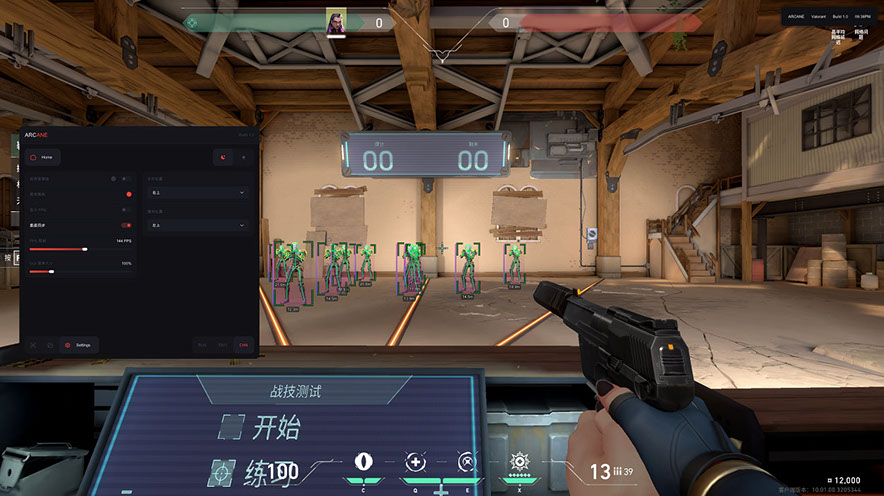Switch overlay language to ENG

[224, 345]
